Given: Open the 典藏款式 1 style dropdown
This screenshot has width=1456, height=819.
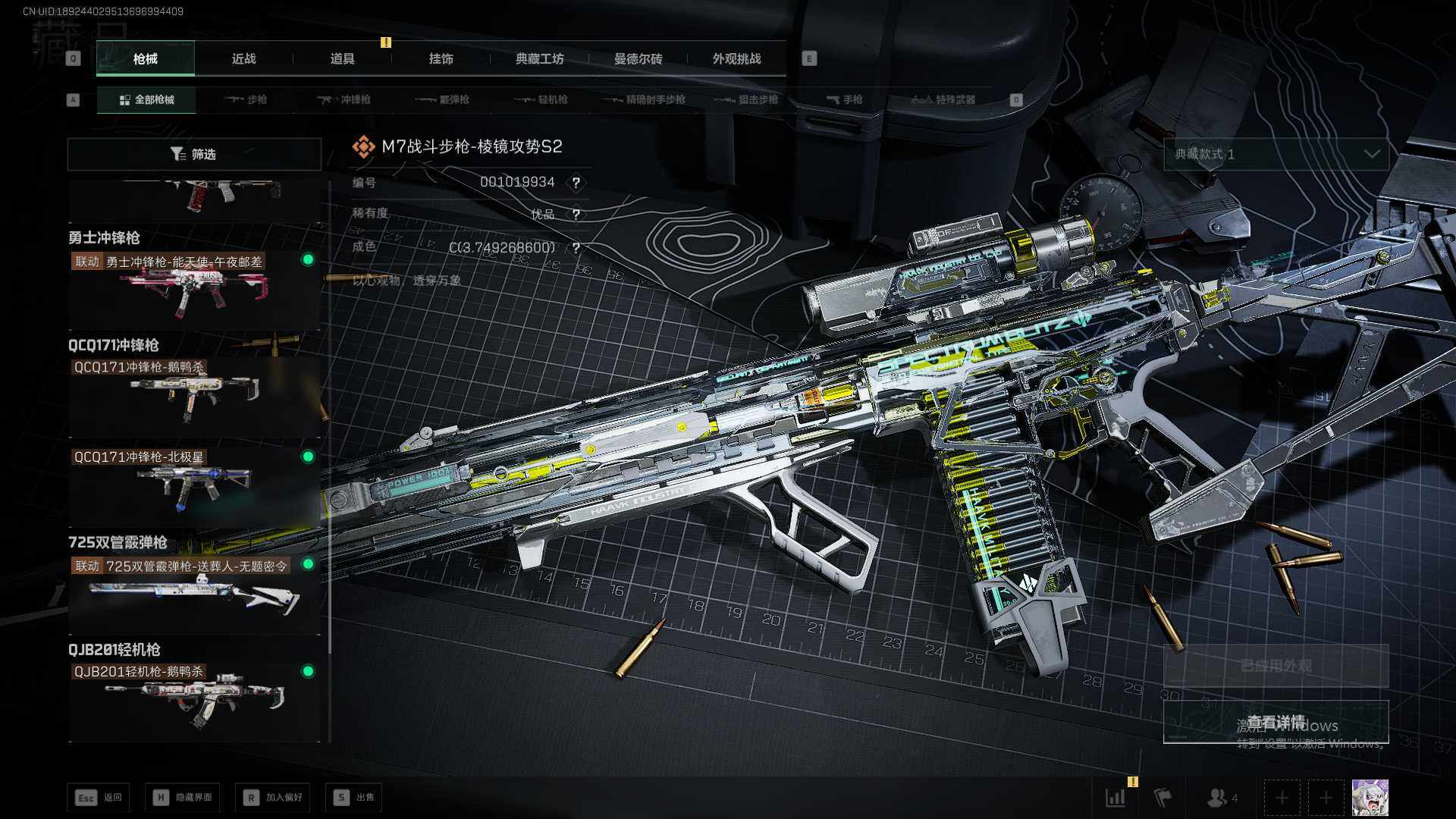Looking at the screenshot, I should click(1276, 155).
